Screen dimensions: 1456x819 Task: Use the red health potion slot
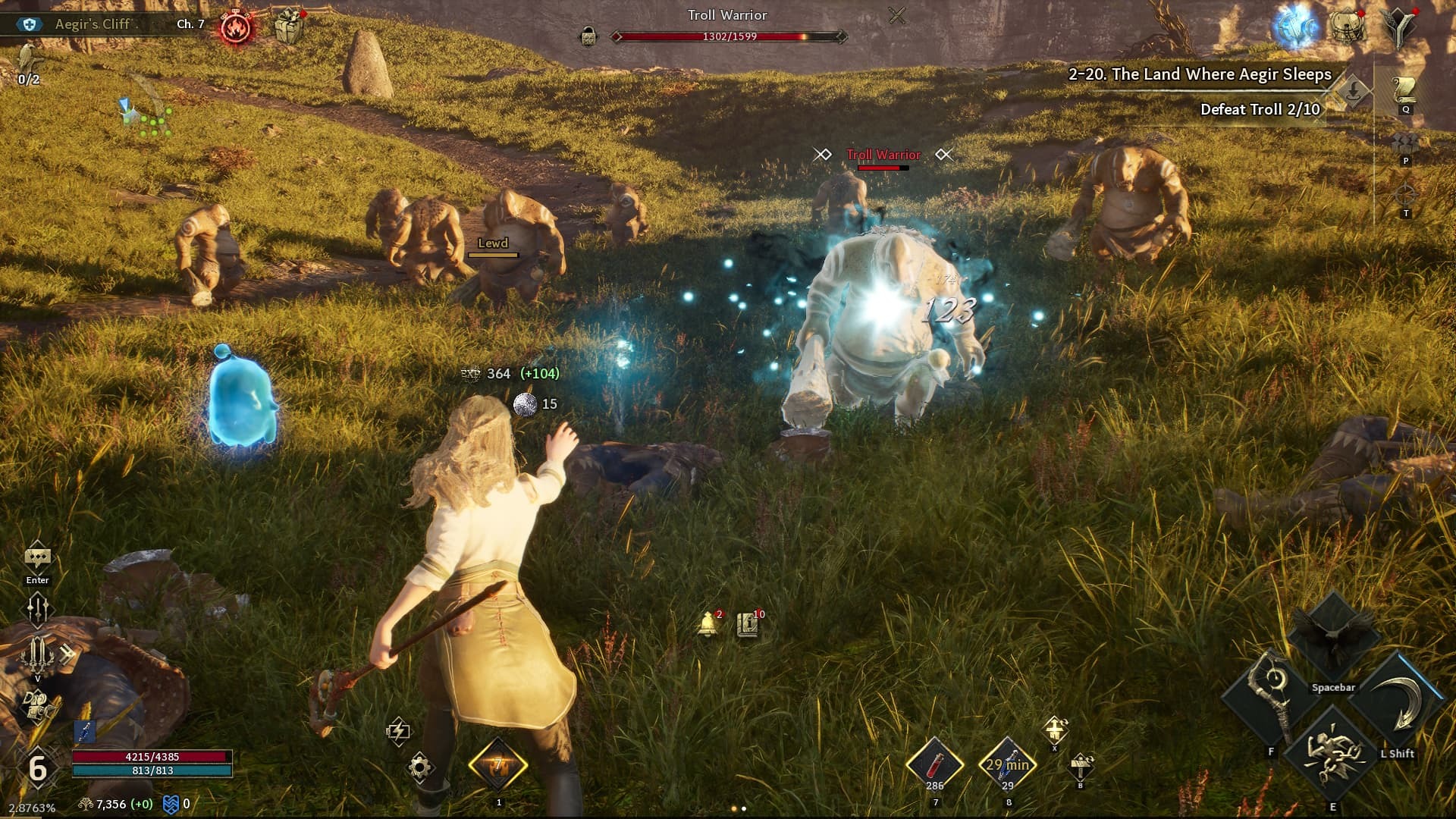point(935,763)
